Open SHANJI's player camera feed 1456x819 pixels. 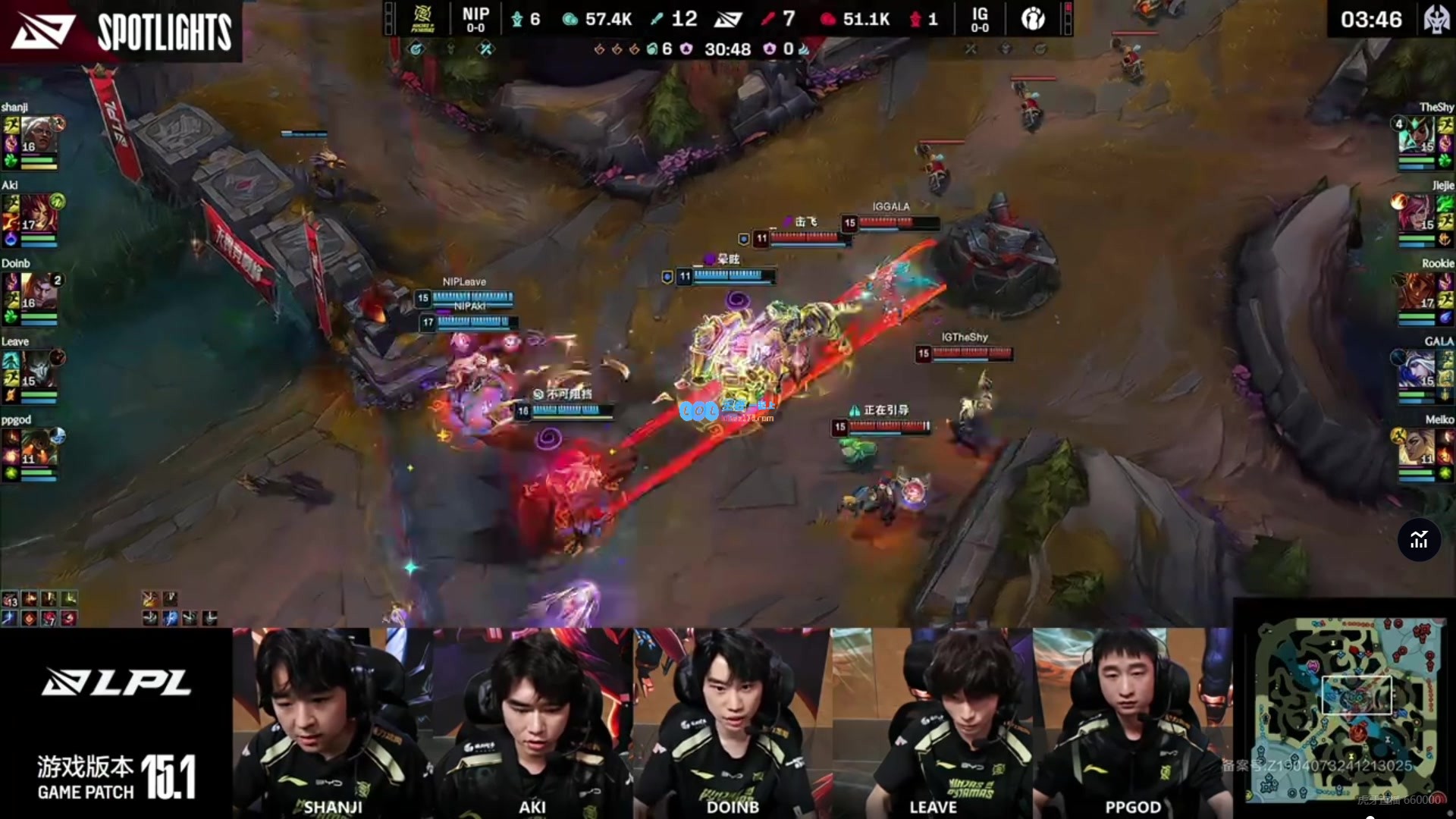332,720
